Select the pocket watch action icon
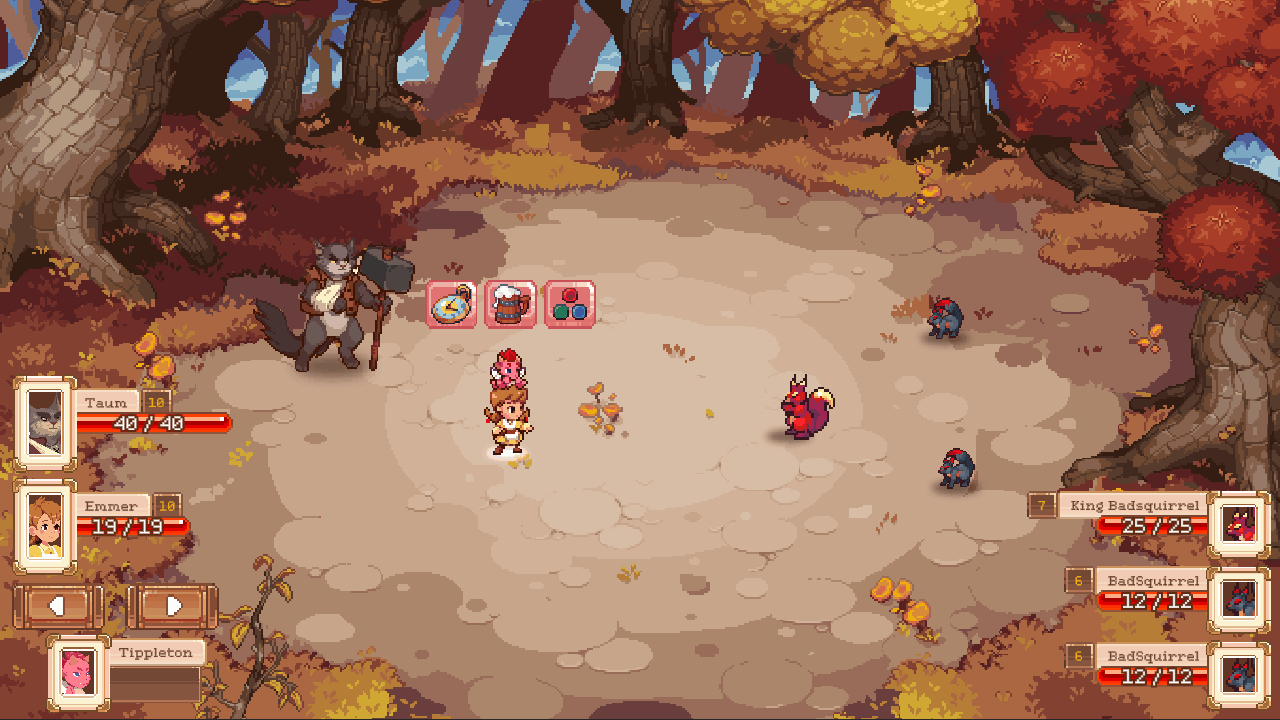 [452, 304]
